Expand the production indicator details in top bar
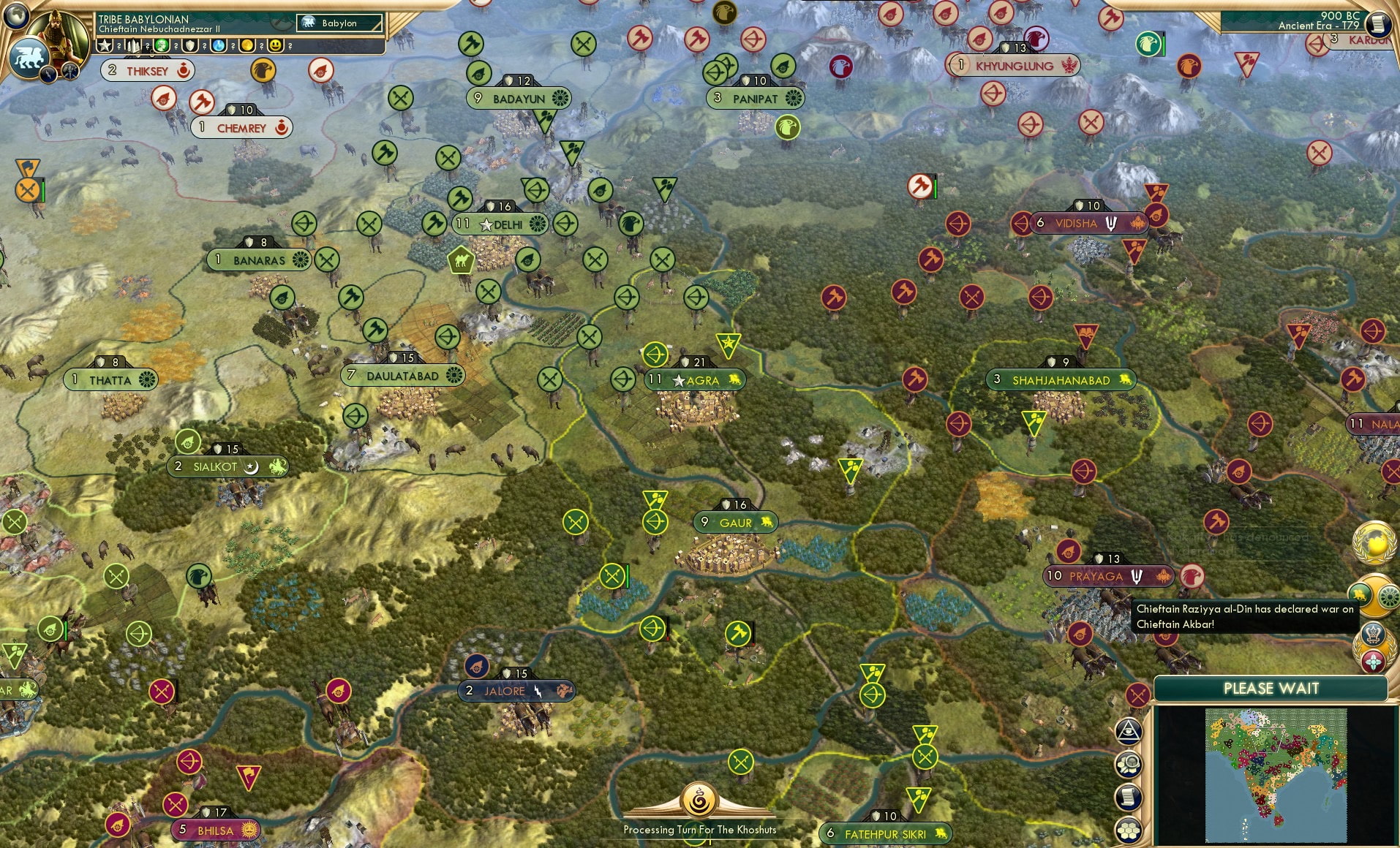The width and height of the screenshot is (1400, 848). (x=133, y=46)
